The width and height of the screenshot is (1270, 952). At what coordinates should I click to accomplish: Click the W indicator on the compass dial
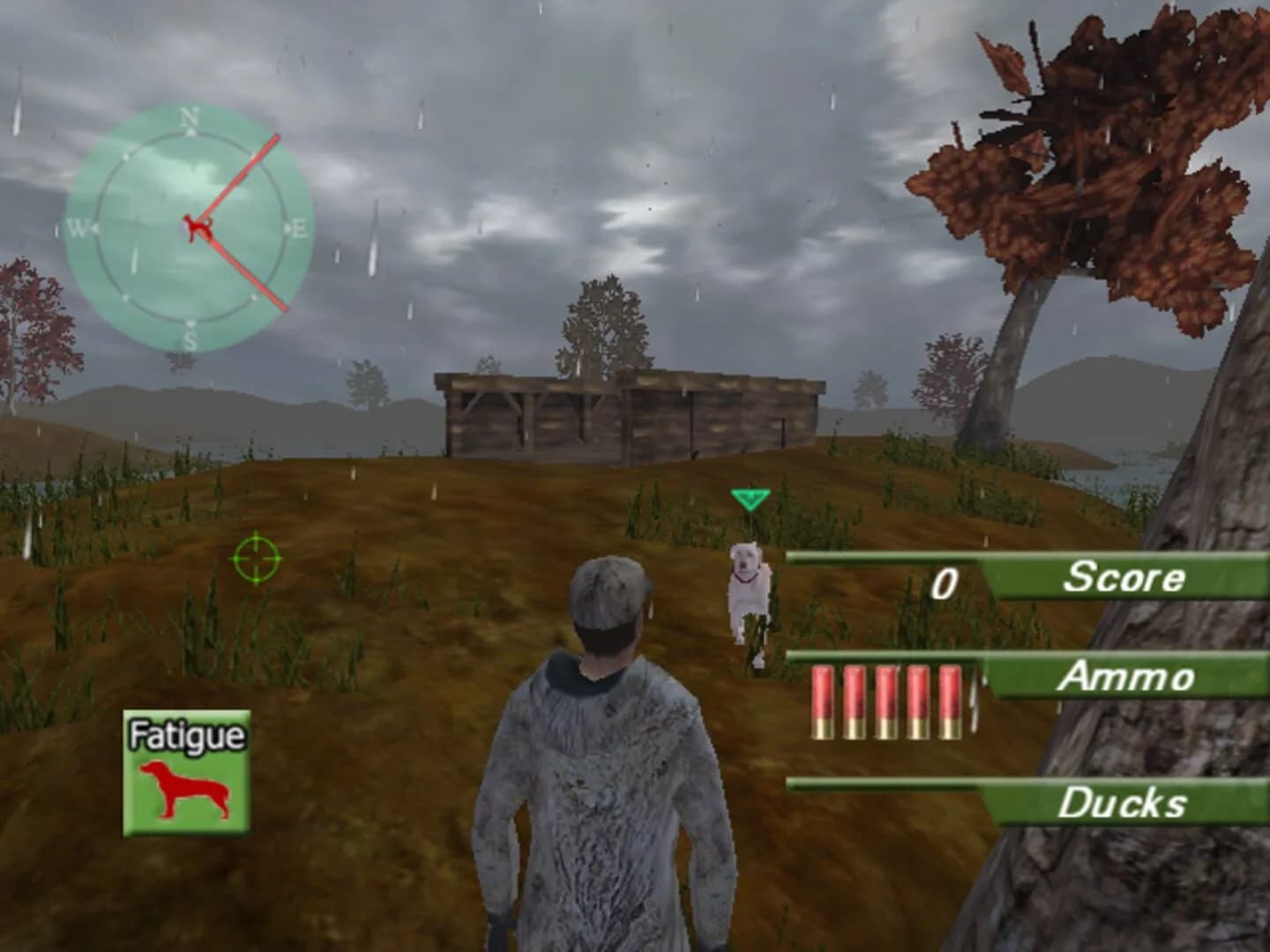tap(78, 227)
